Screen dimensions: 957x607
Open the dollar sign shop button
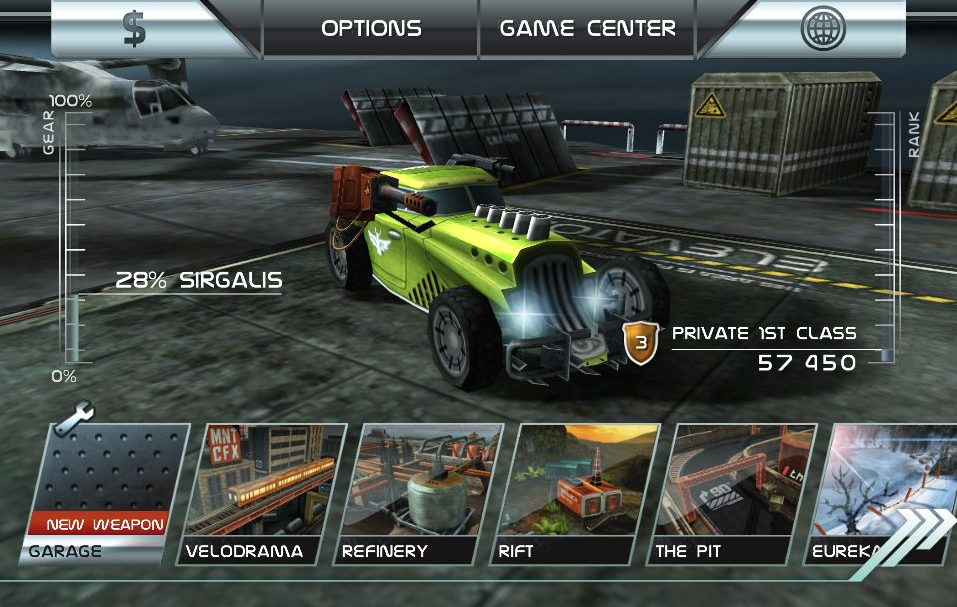pyautogui.click(x=135, y=28)
